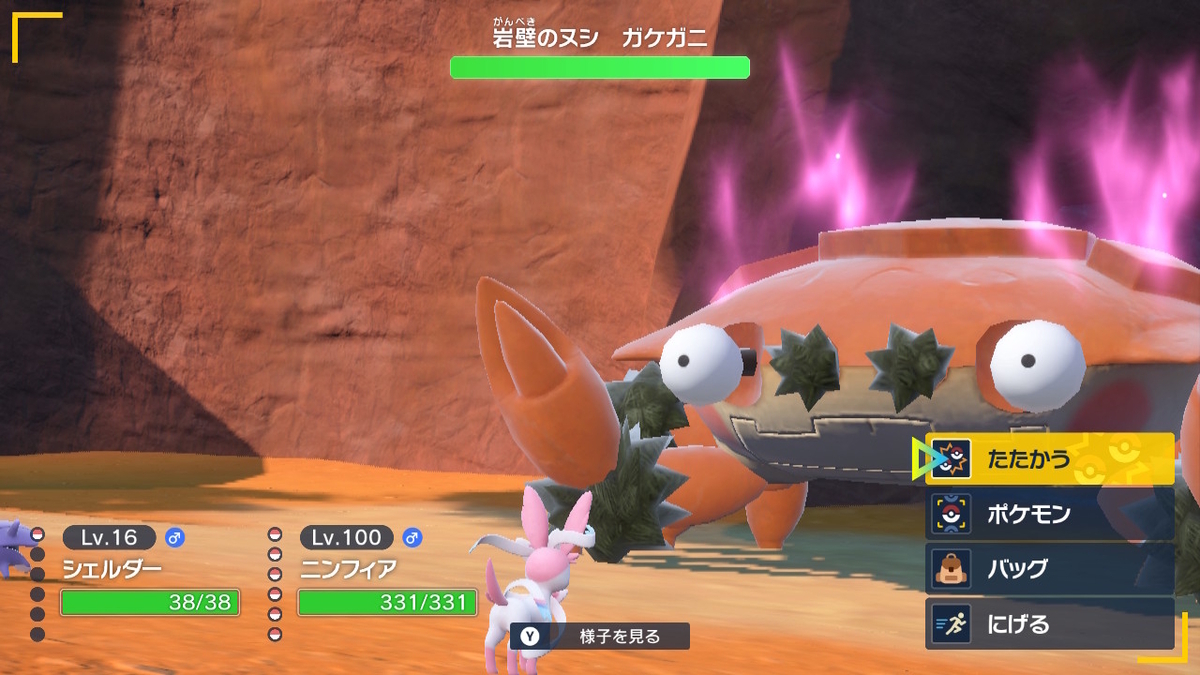Check status with 様子を見る
1200x675 pixels.
[x=599, y=636]
